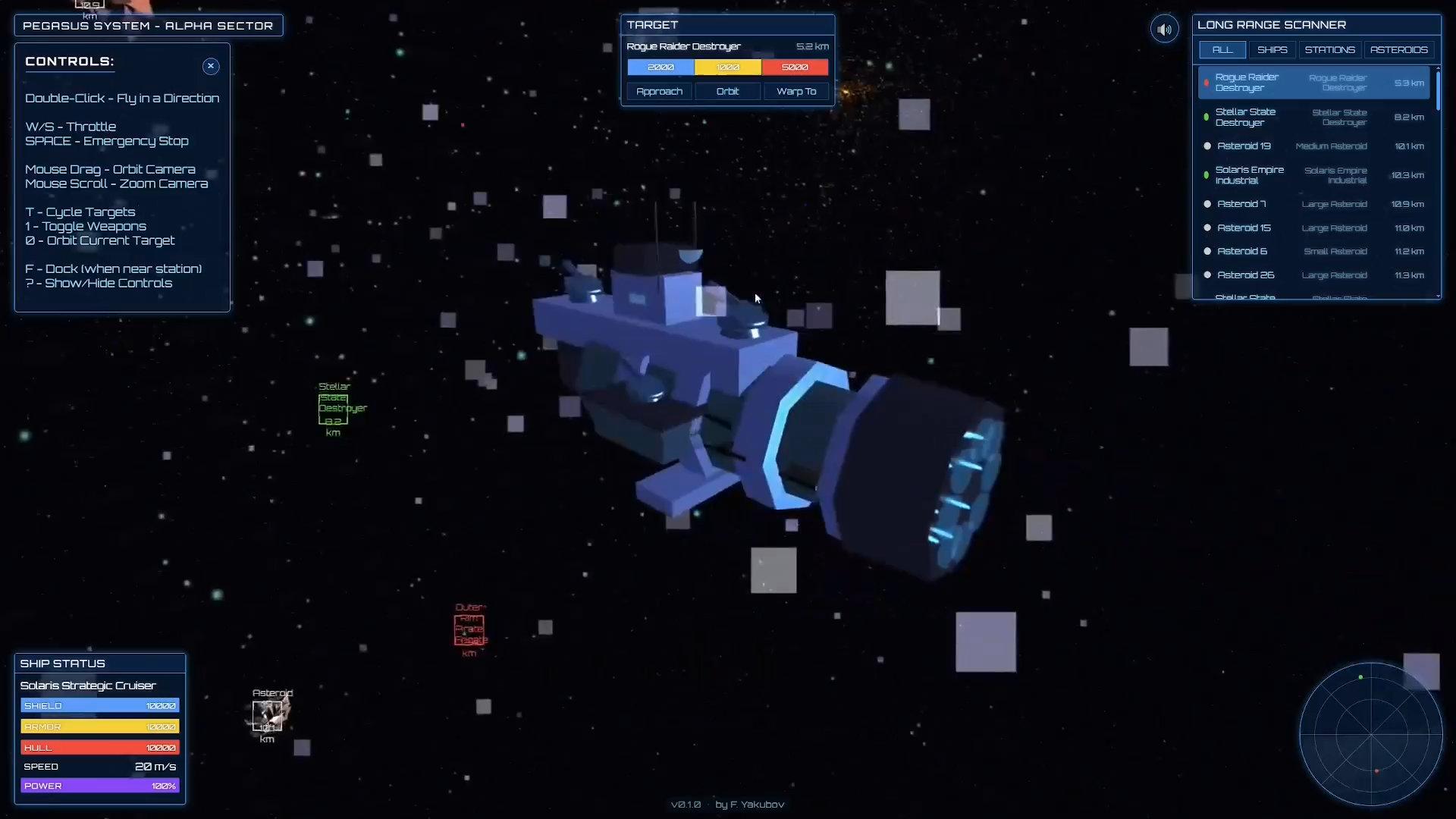Target Asteroid 19 from scanner list
Viewport: 1456px width, 819px height.
tap(1313, 146)
